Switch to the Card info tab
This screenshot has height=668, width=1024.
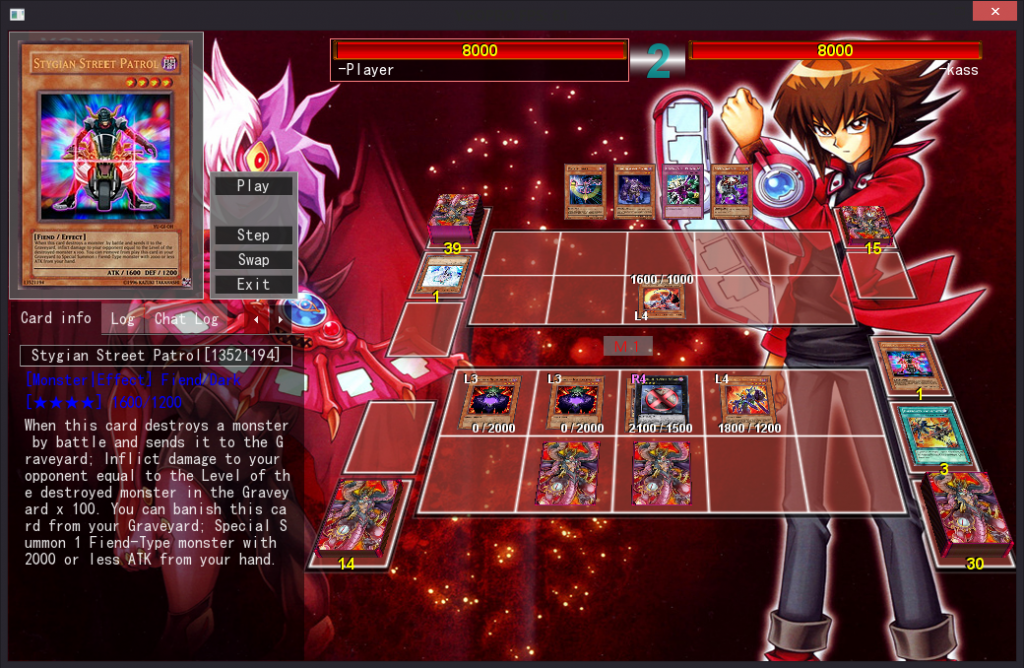click(x=56, y=318)
